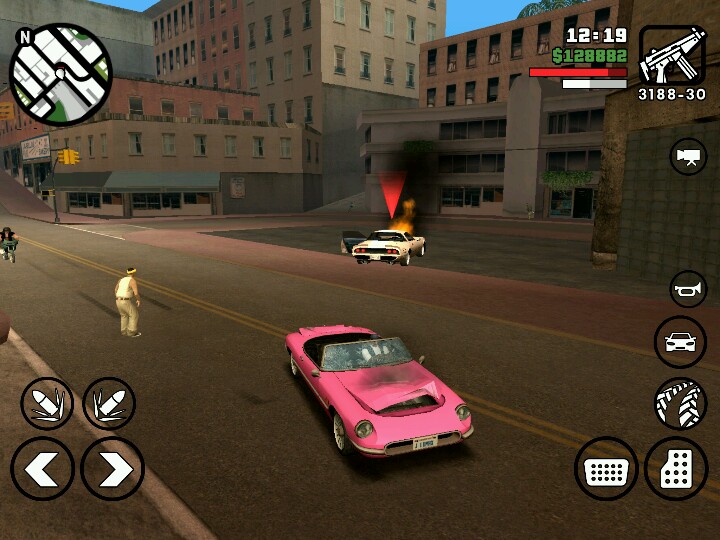The image size is (720, 540).
Task: Fire drive-by shots to the right
Action: (x=109, y=404)
